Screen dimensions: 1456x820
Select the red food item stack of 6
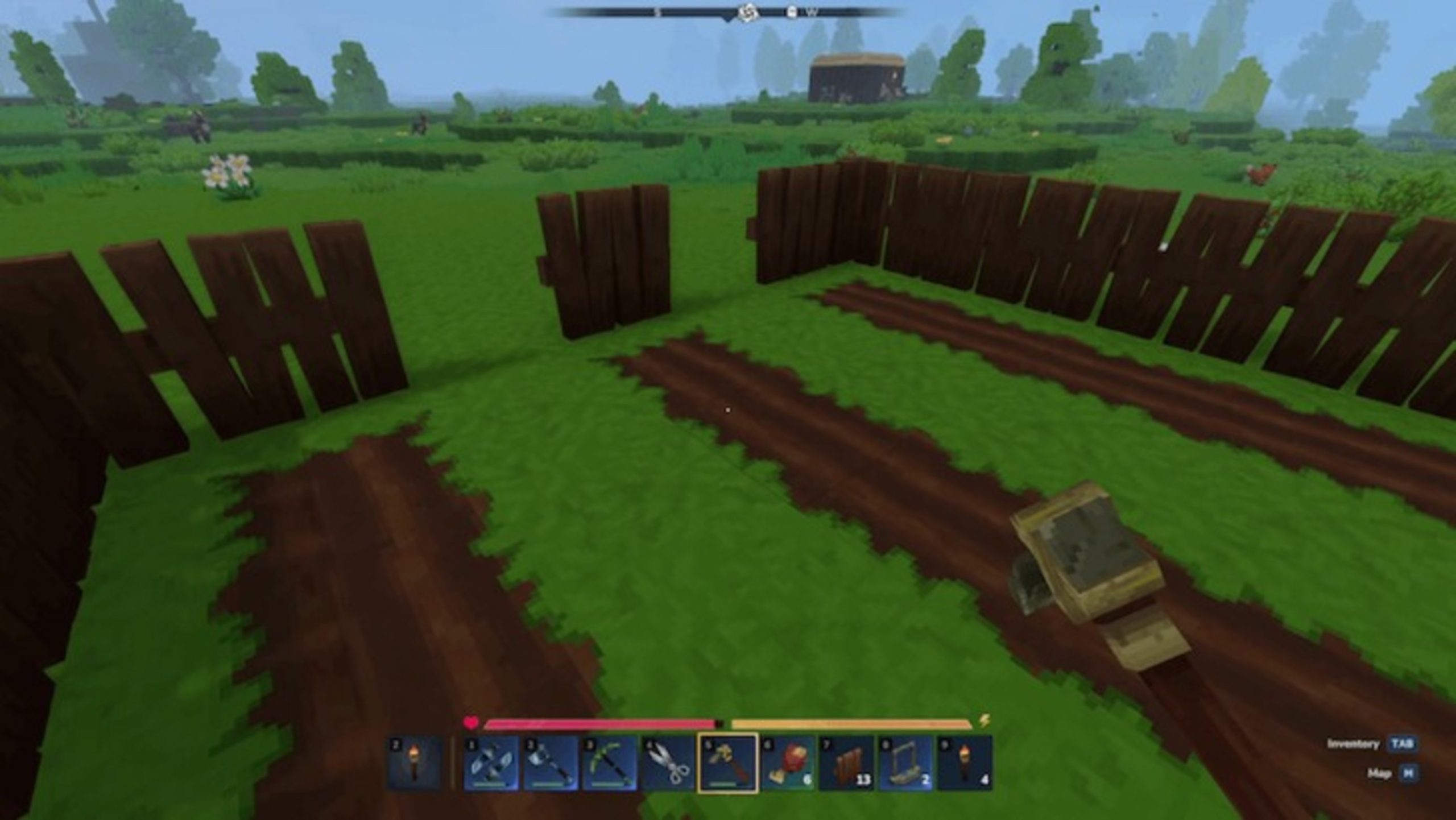(x=787, y=763)
